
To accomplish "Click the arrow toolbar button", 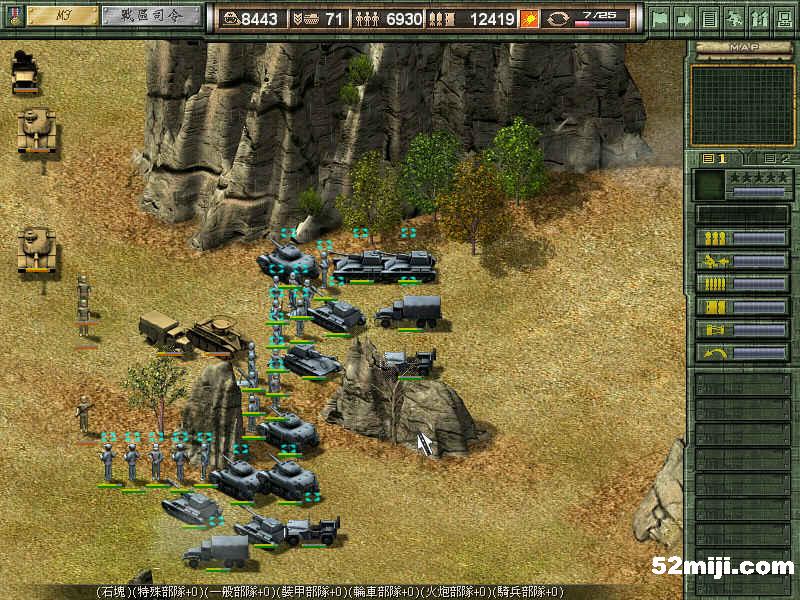I will (685, 18).
